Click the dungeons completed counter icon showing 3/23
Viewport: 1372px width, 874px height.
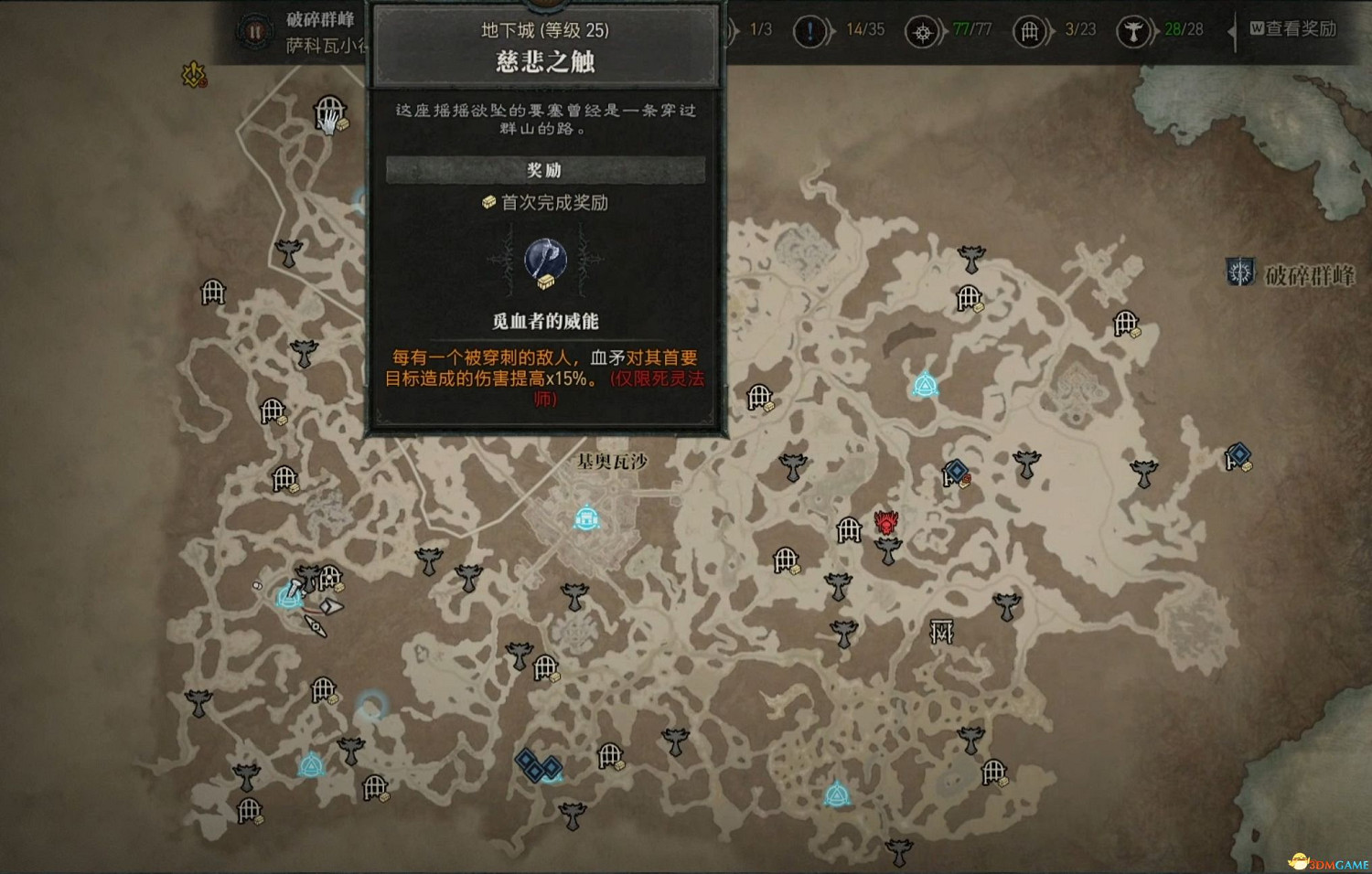[1028, 30]
